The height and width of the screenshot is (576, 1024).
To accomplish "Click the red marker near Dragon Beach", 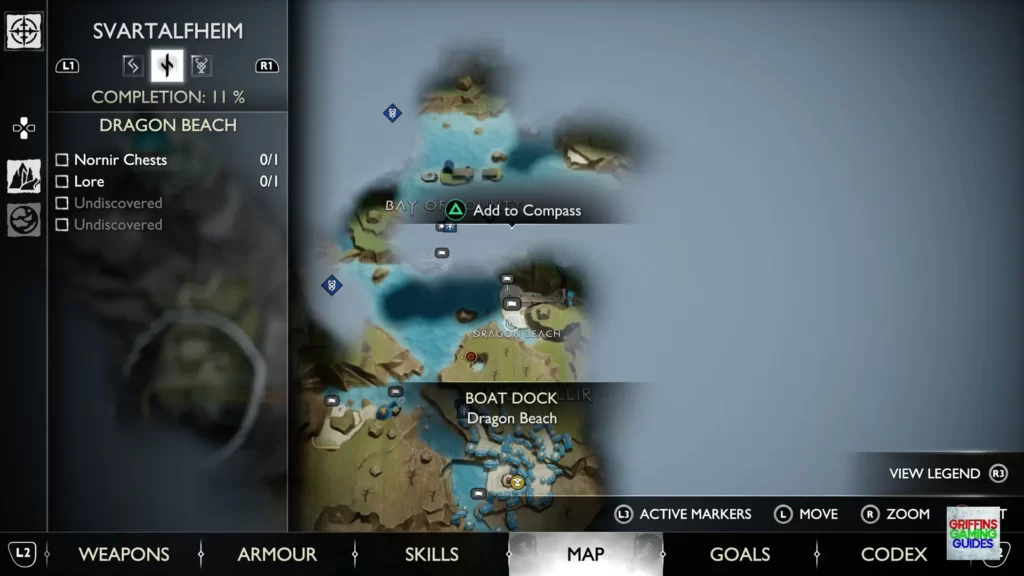I will [x=470, y=356].
